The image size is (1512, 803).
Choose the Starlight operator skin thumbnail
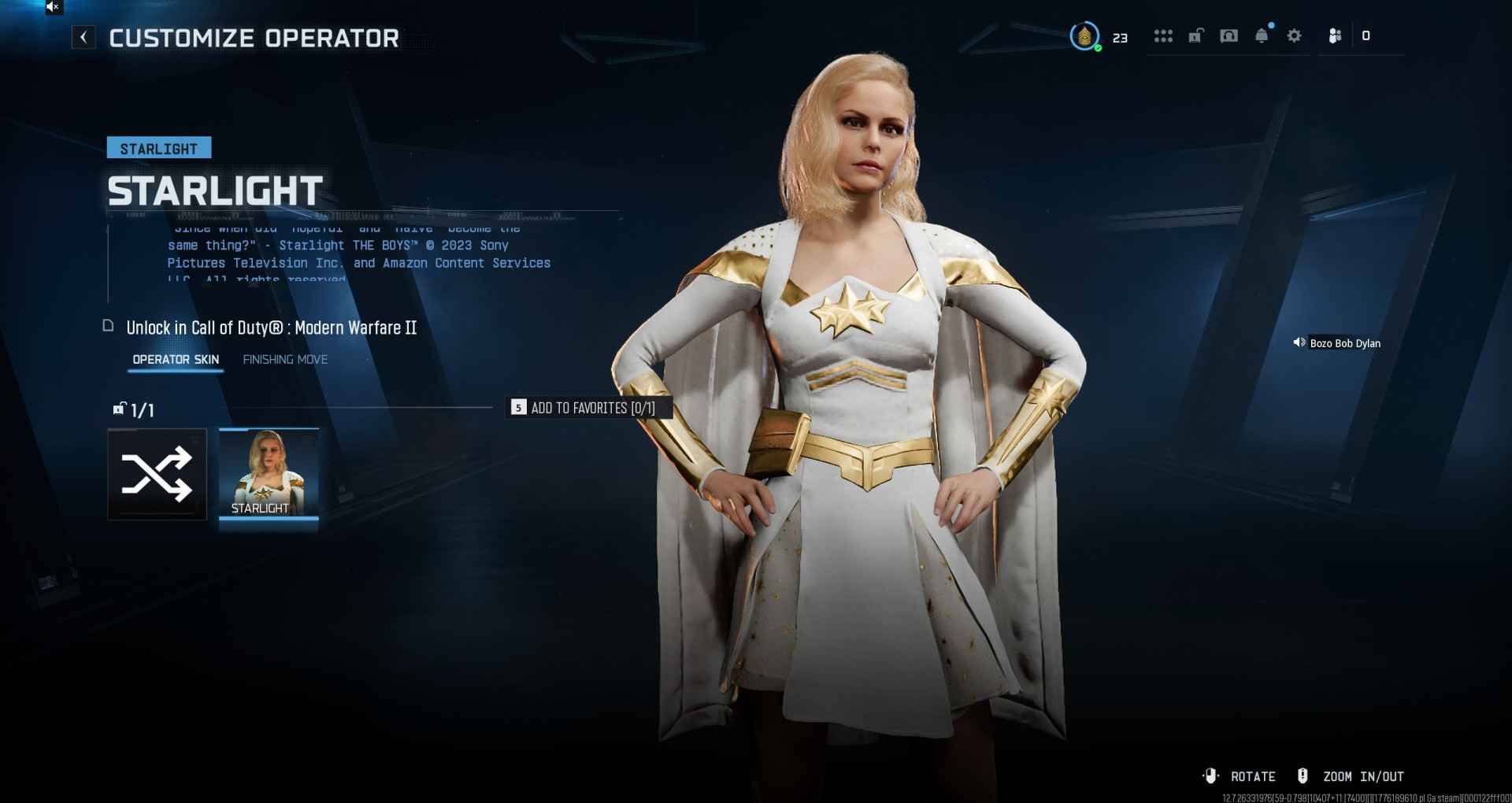click(269, 474)
